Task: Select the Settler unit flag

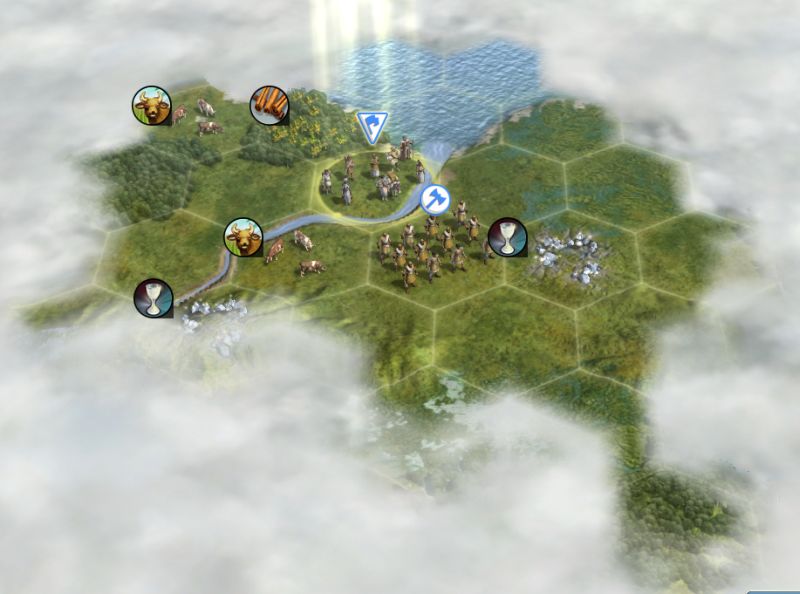Action: click(370, 126)
